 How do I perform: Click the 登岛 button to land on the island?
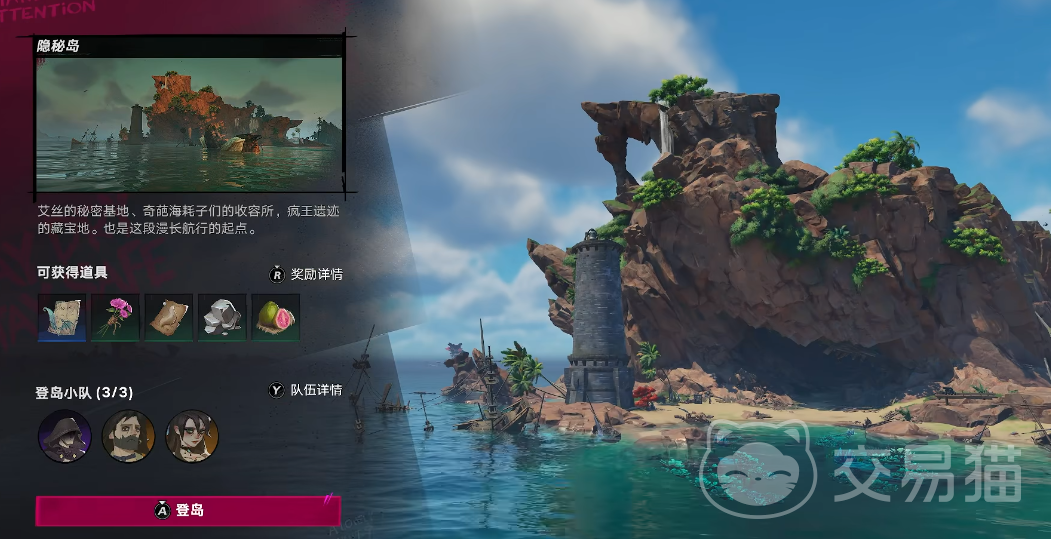[188, 510]
